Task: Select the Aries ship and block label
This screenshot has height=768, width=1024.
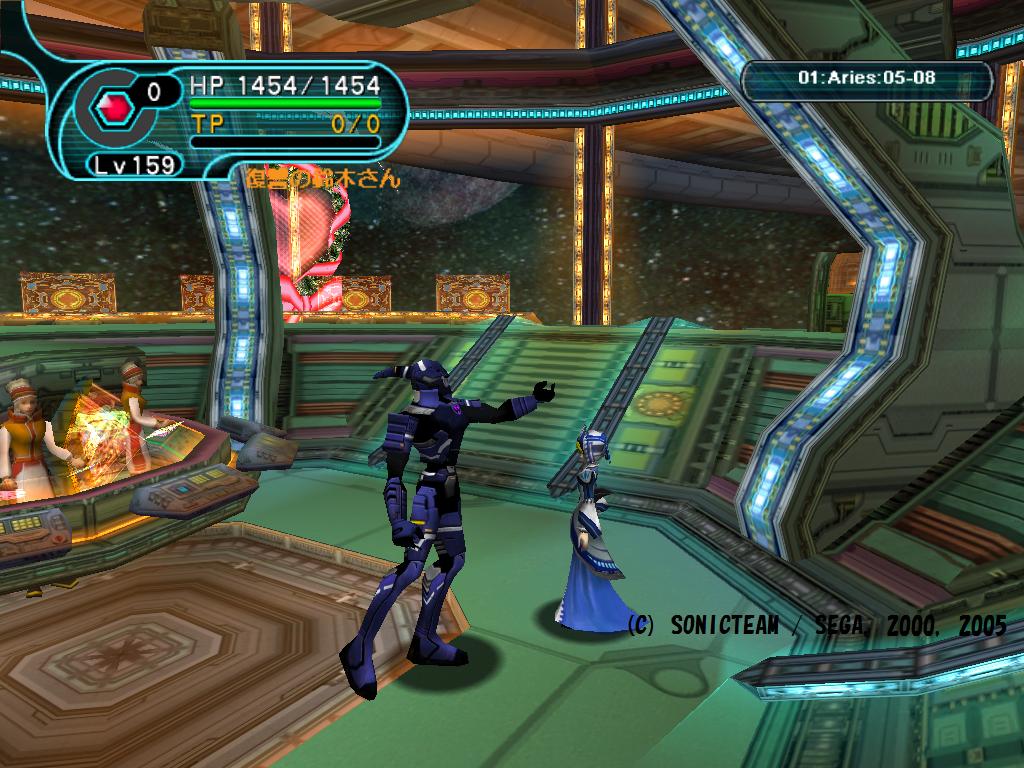Action: (x=867, y=78)
